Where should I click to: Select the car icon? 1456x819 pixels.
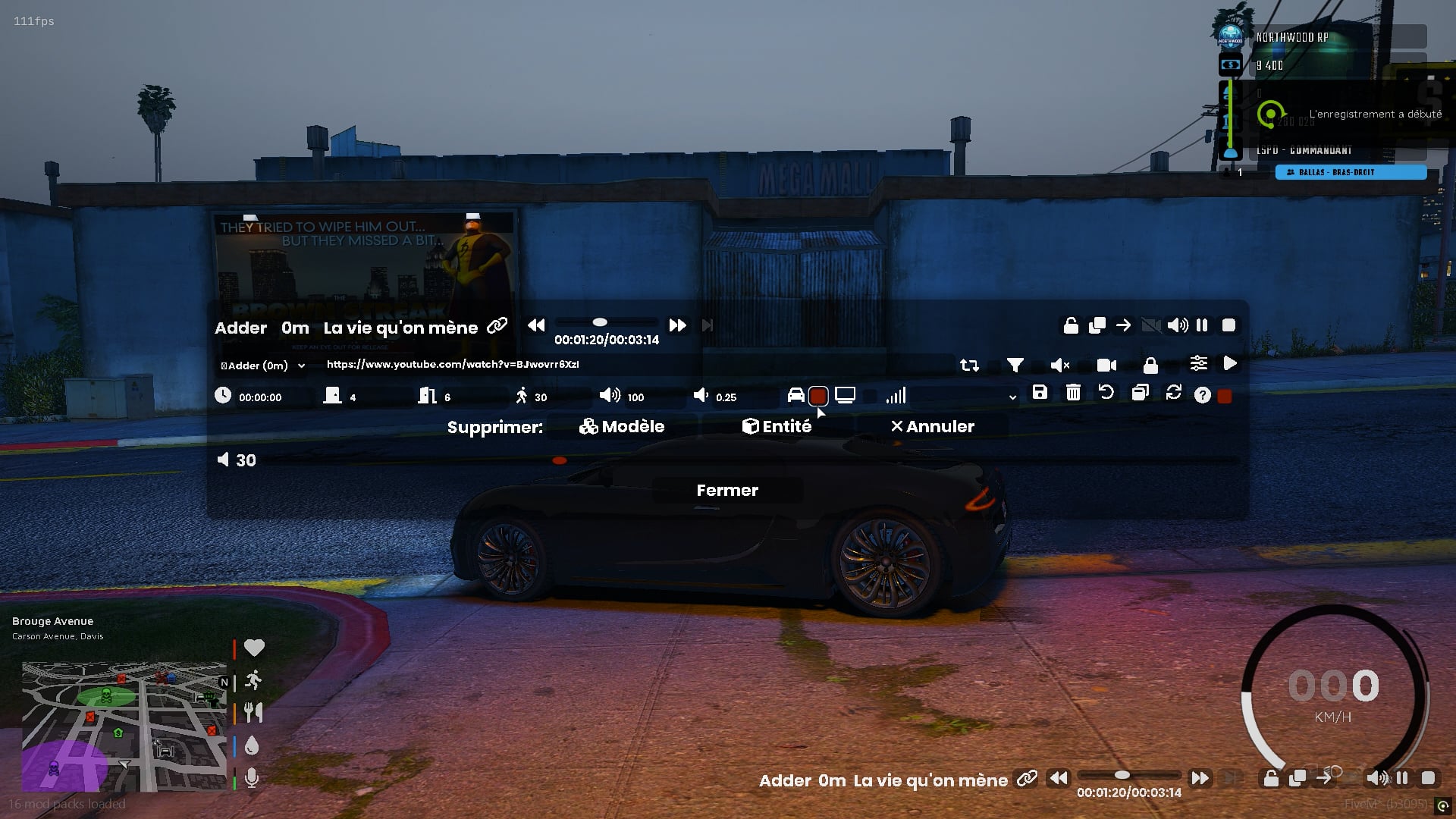[x=795, y=395]
